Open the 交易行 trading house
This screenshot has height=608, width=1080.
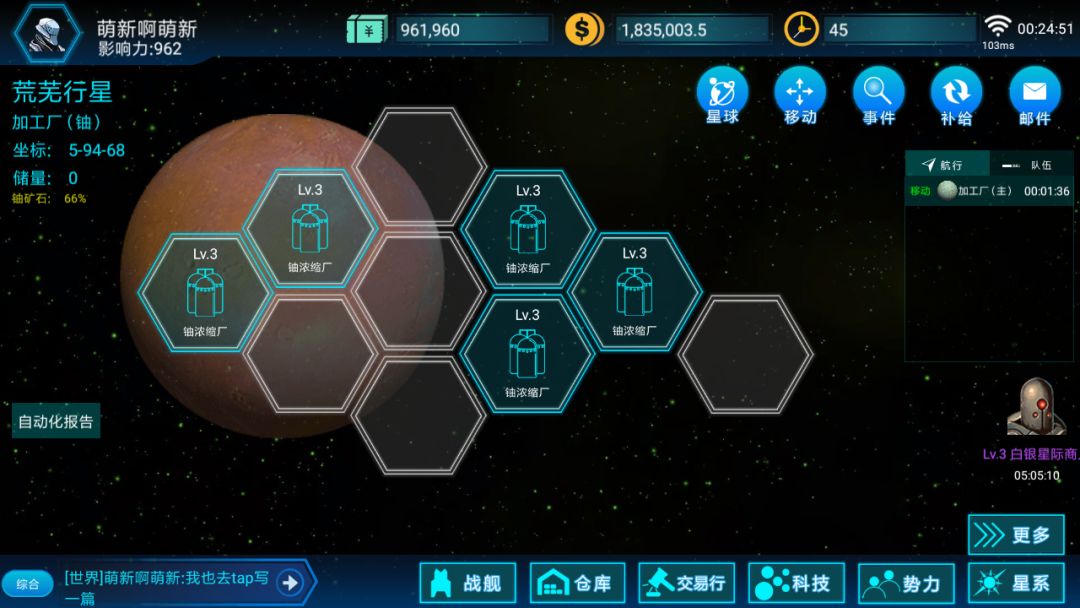[687, 583]
